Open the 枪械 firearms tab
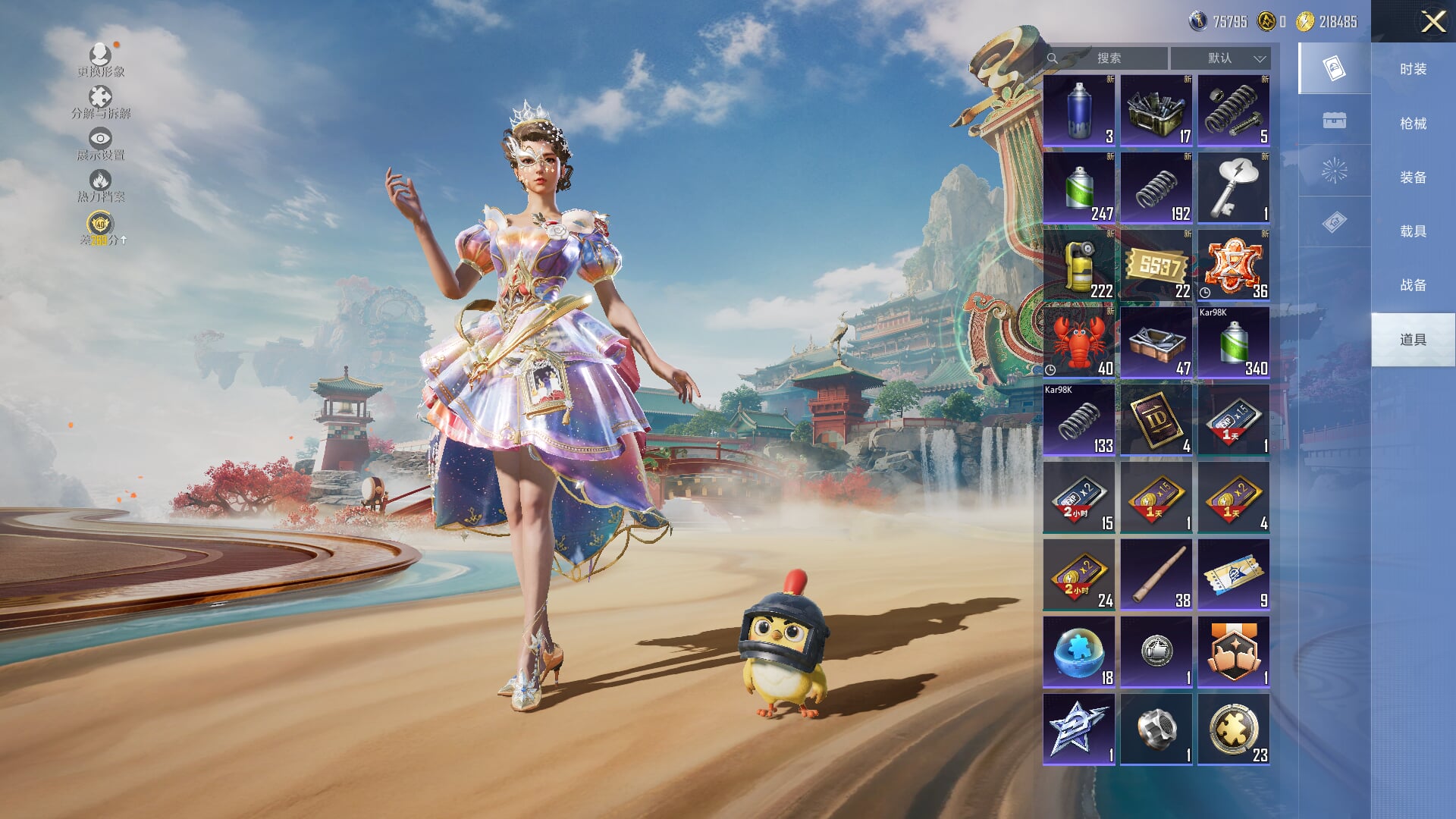 (1413, 123)
